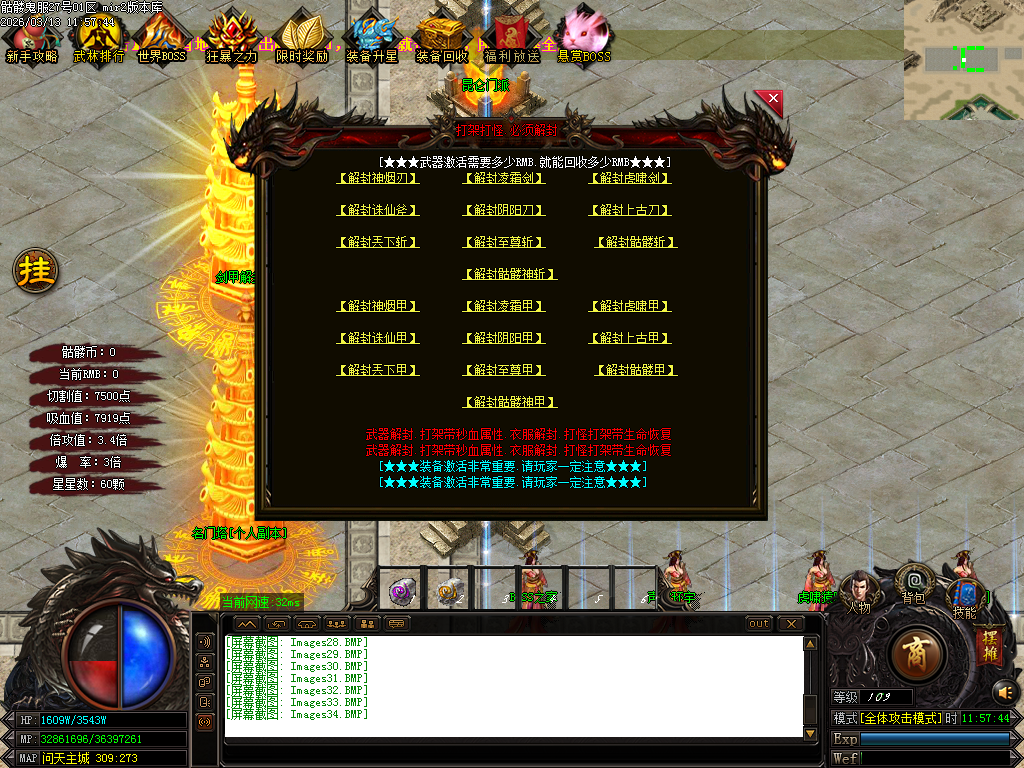This screenshot has width=1024, height=768.
Task: Select the 解封骷髅神甲 link
Action: point(510,403)
